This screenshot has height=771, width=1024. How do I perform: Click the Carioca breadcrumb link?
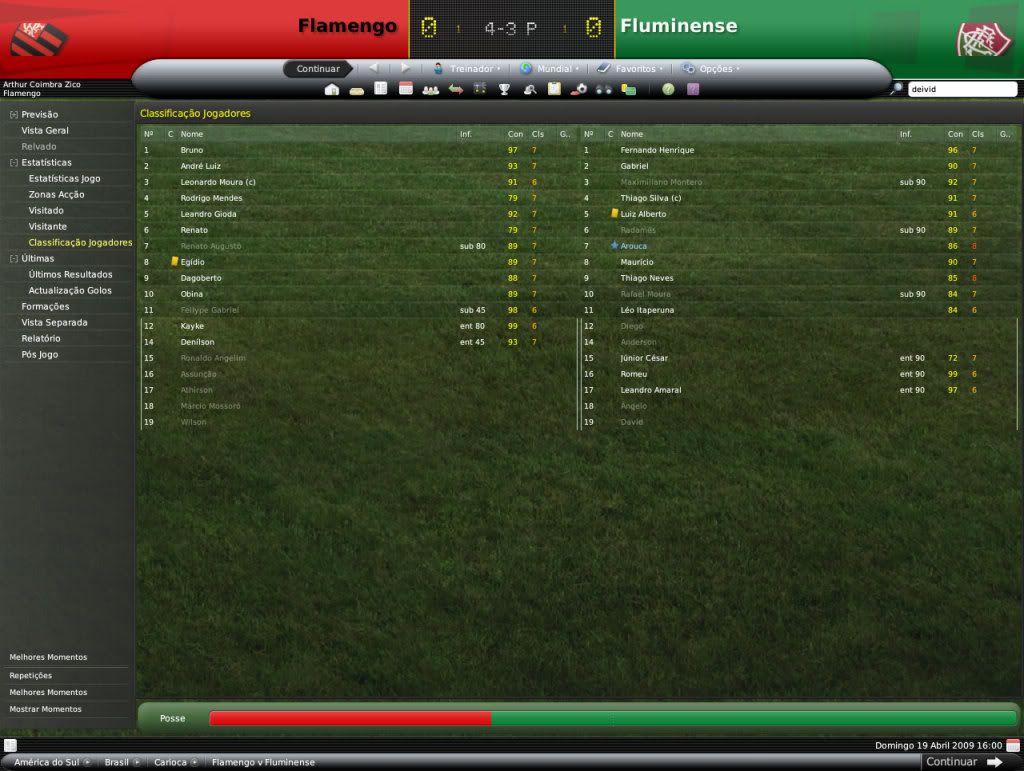[x=170, y=762]
